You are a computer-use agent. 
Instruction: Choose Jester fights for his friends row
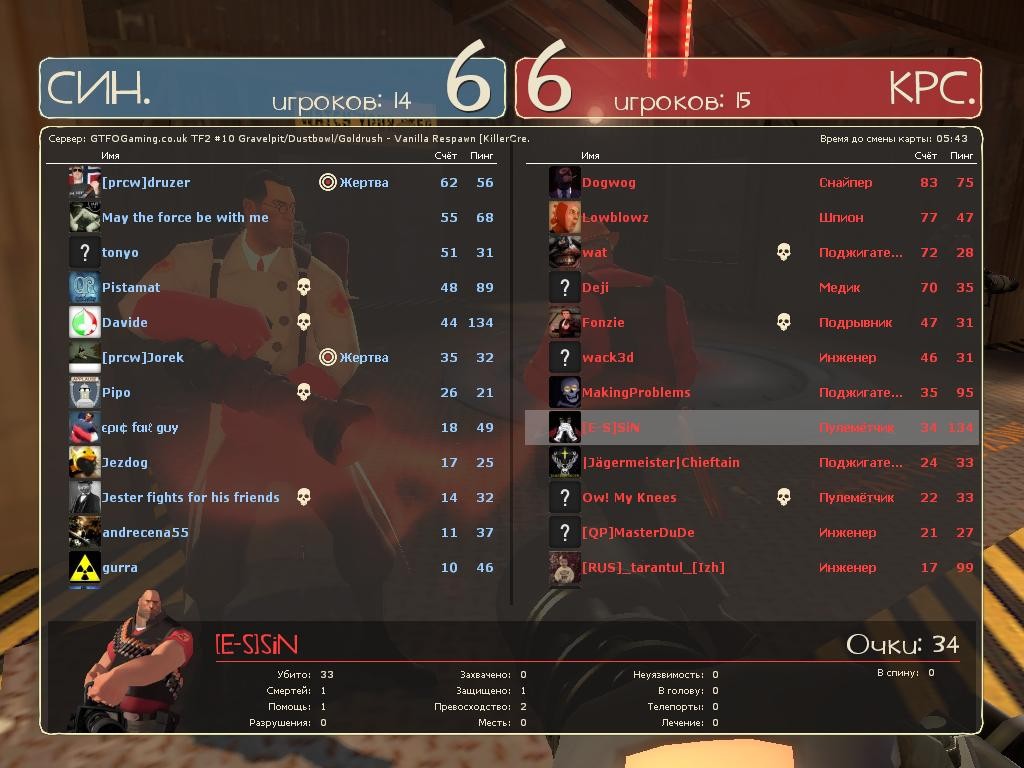[190, 498]
